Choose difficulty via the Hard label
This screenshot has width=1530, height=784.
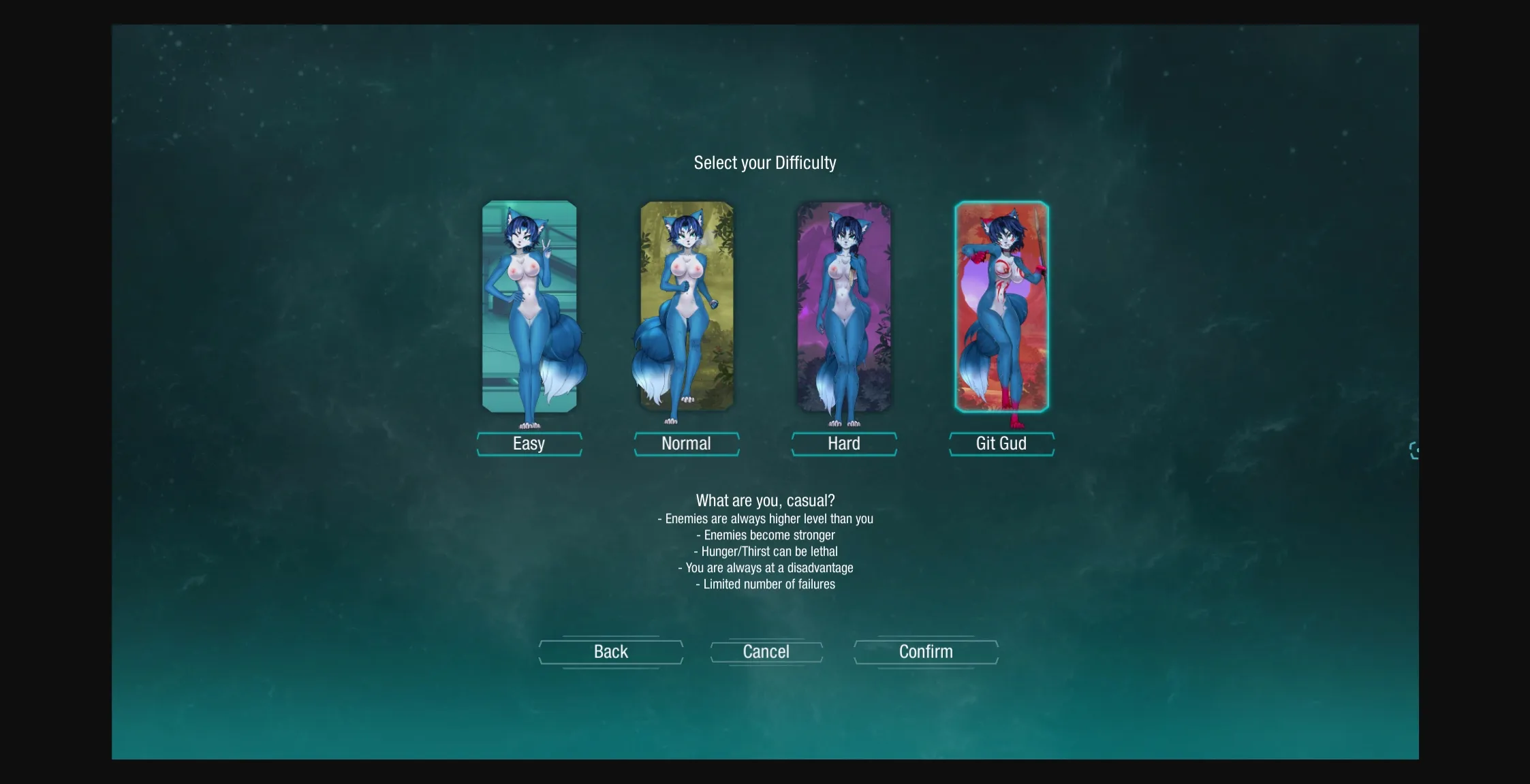tap(844, 443)
